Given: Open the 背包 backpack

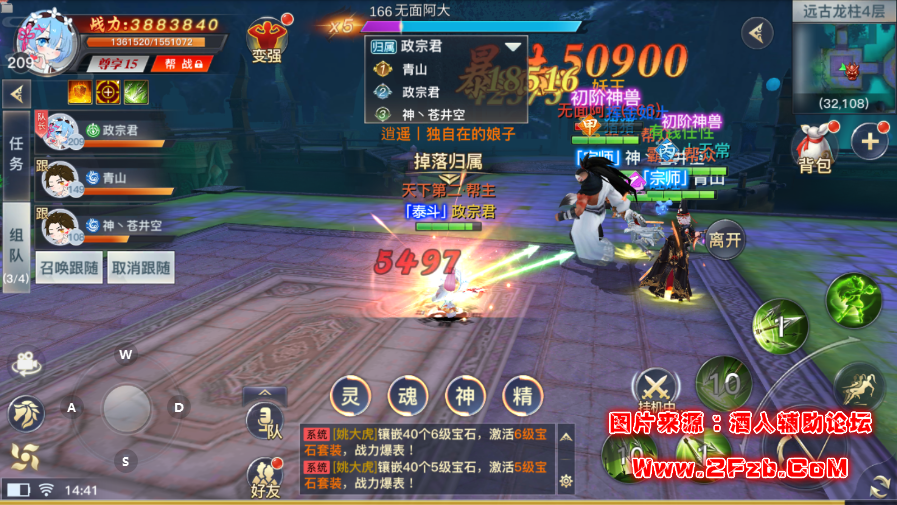Looking at the screenshot, I should [x=815, y=149].
